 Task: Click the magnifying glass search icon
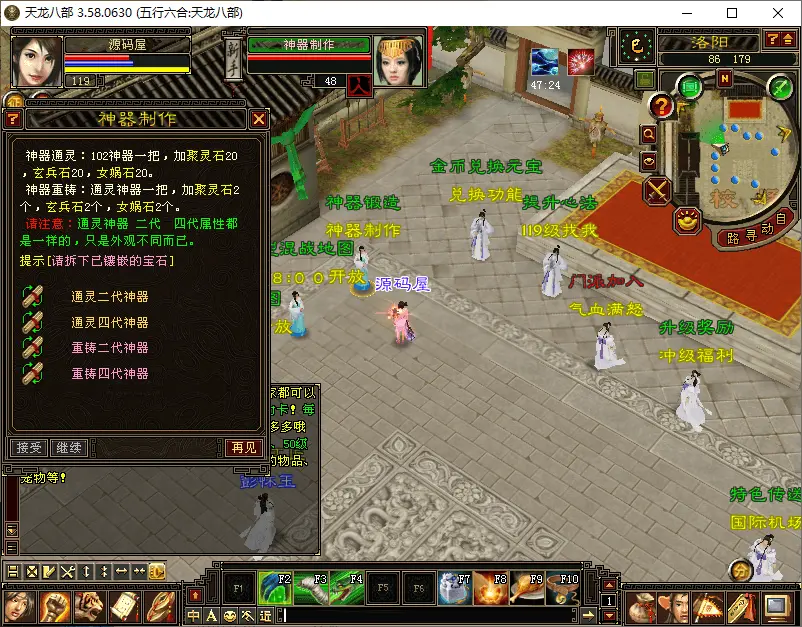[648, 133]
